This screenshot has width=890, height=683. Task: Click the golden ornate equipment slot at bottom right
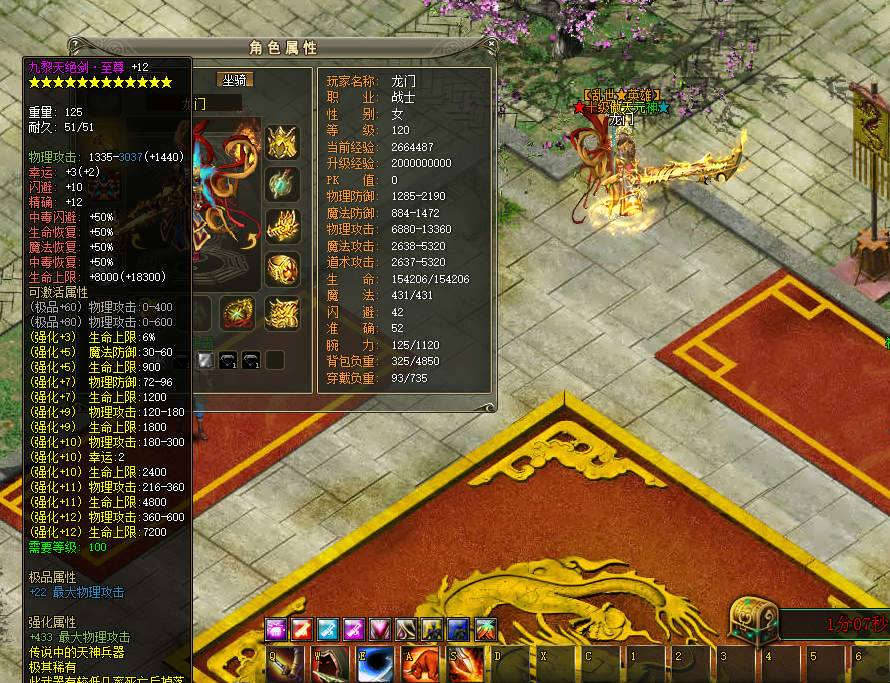pos(282,312)
